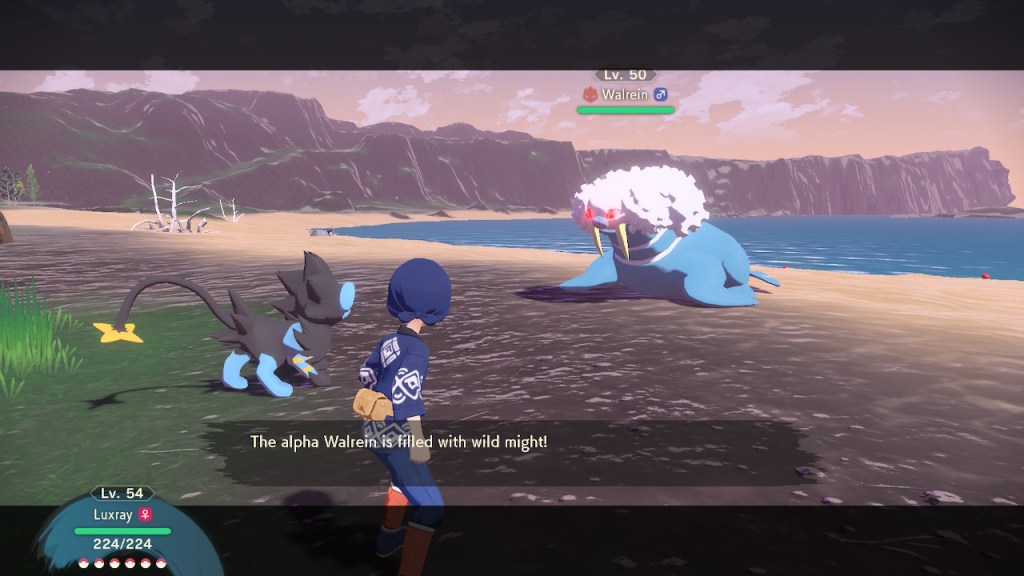Select the Walrein enemy nameplate

point(625,94)
